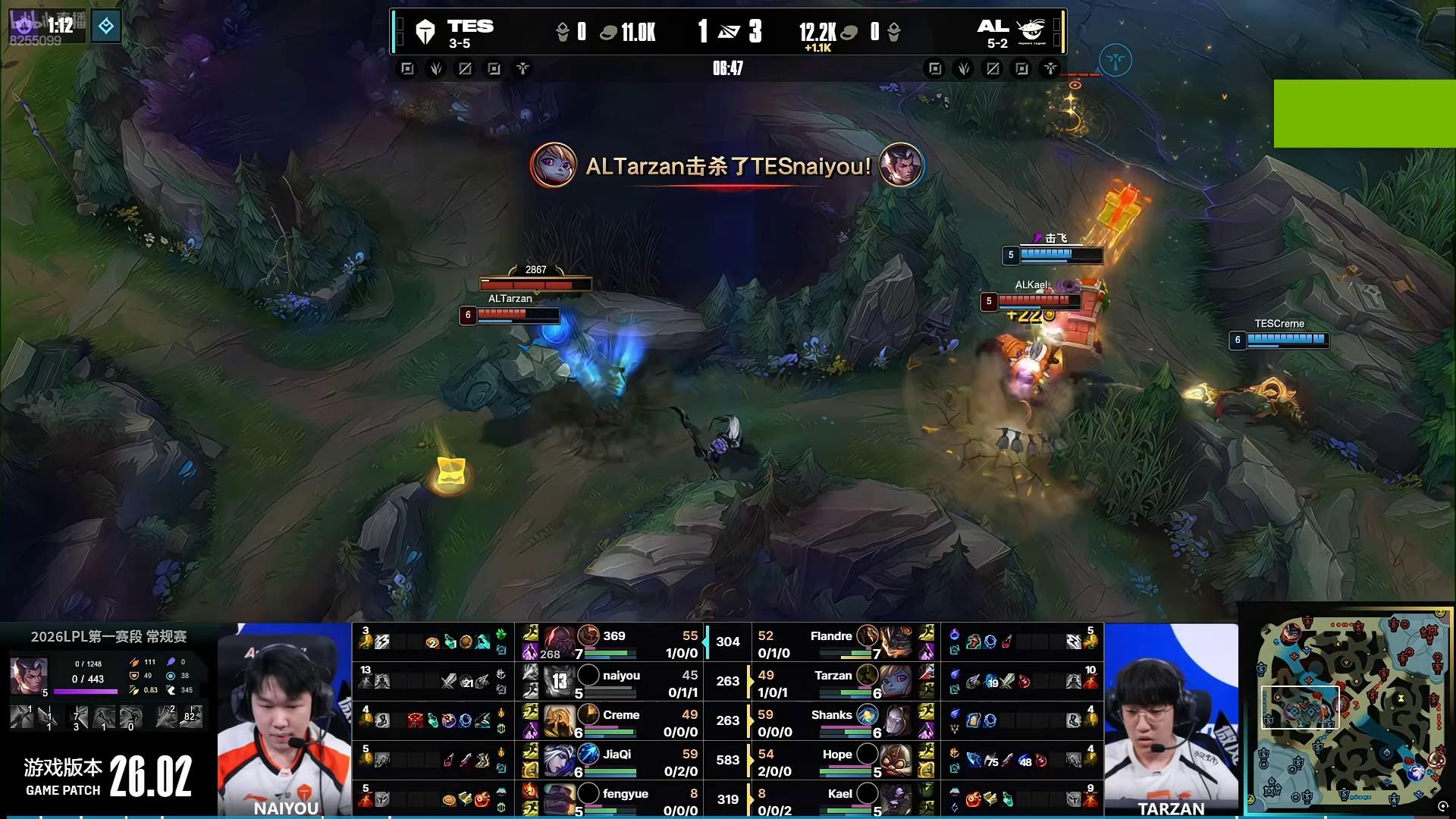Viewport: 1456px width, 819px height.
Task: Click the blue diamond stream badge
Action: [106, 27]
